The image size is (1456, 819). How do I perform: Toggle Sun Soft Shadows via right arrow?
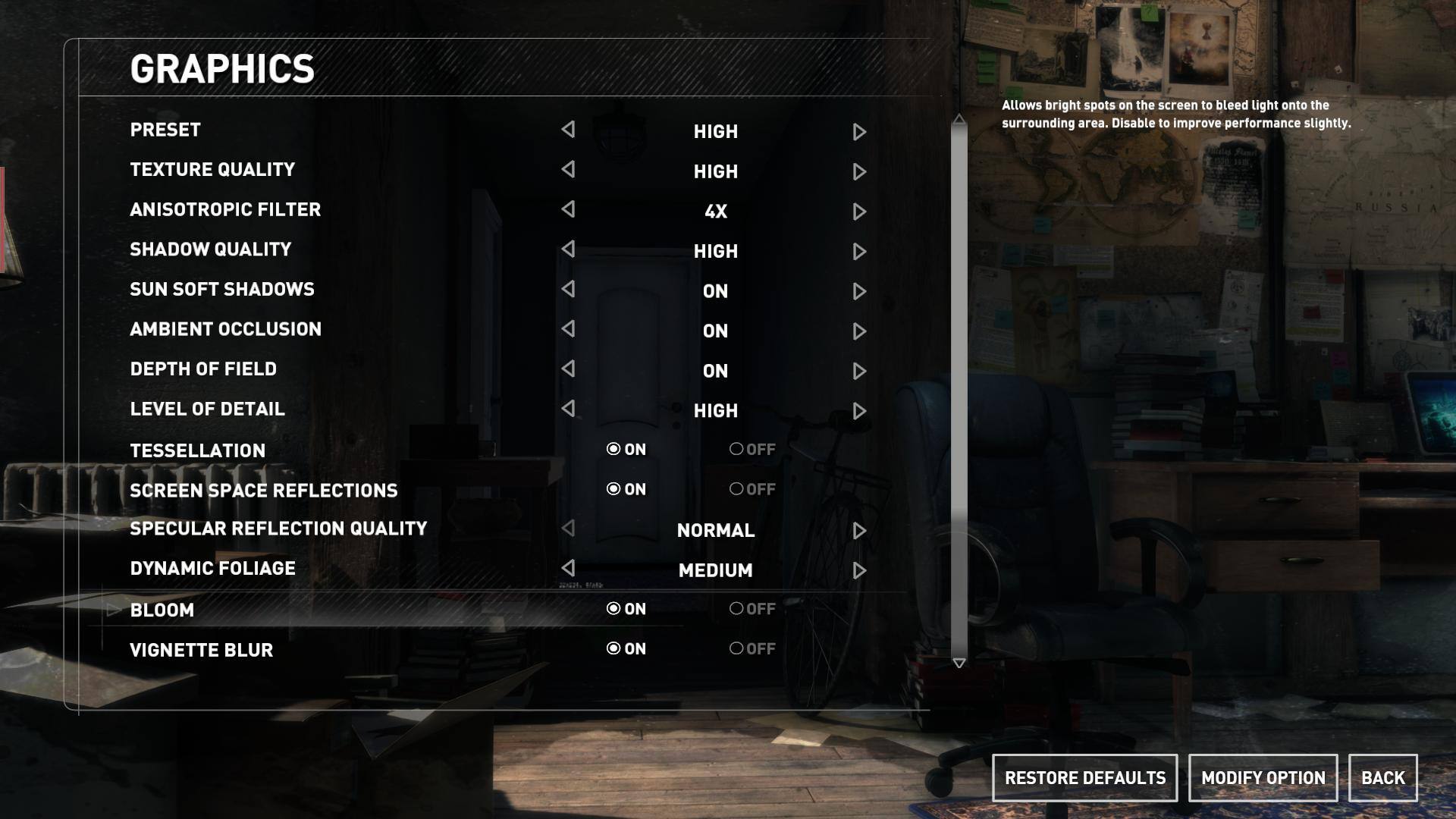(859, 291)
